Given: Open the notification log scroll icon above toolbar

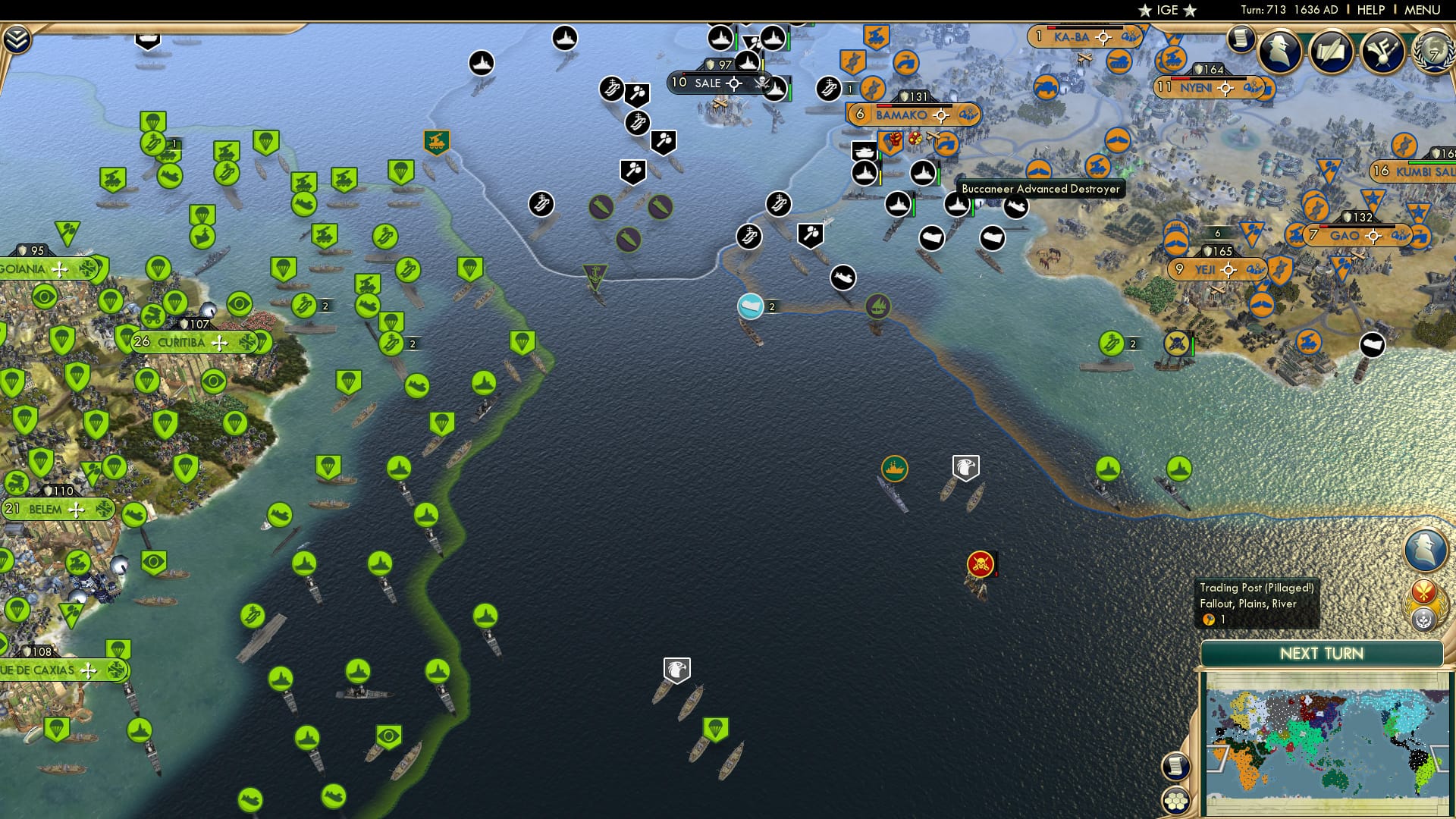Looking at the screenshot, I should click(x=1240, y=39).
